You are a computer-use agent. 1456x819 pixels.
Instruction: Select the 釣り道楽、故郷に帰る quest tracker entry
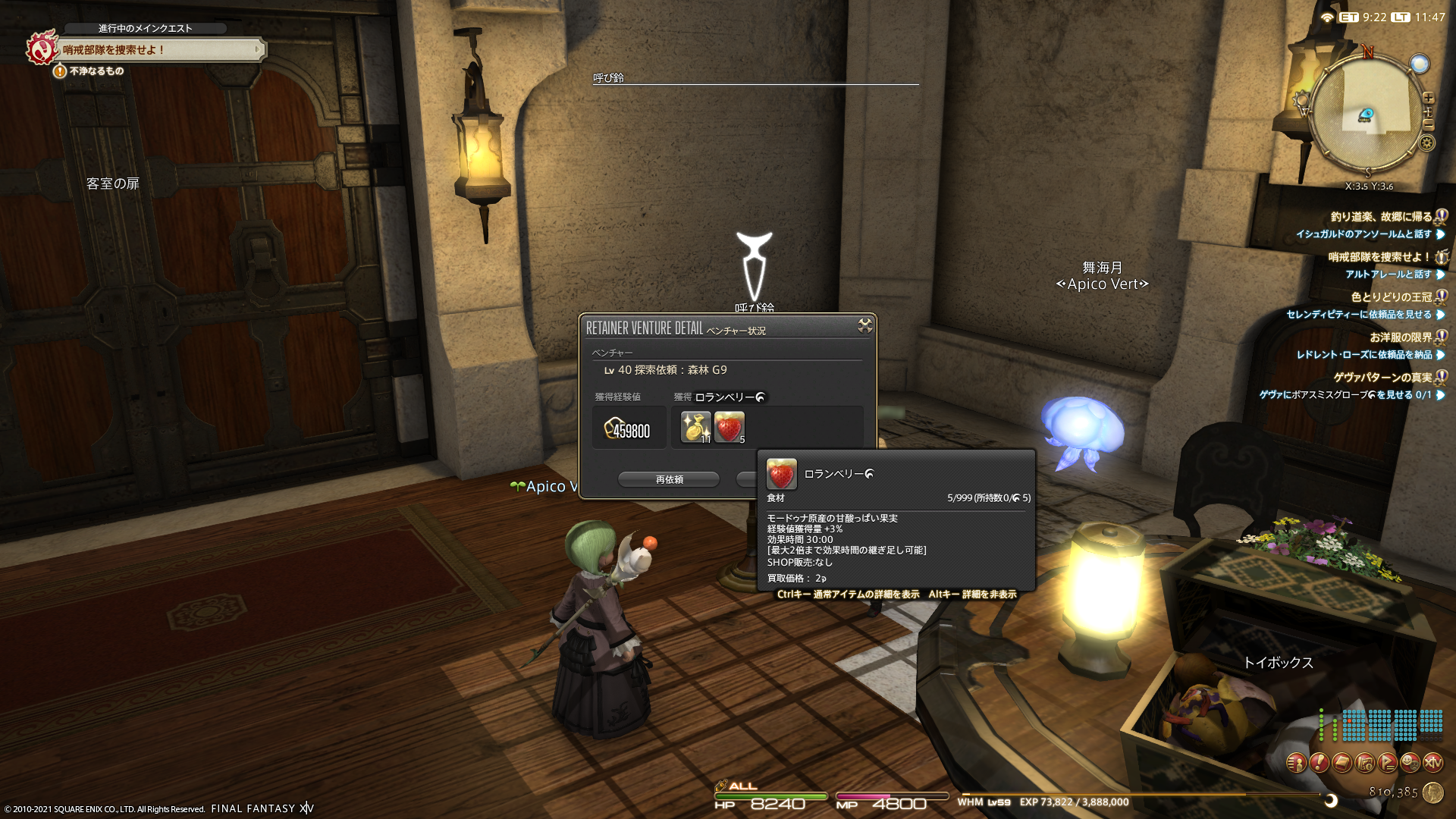pyautogui.click(x=1381, y=217)
